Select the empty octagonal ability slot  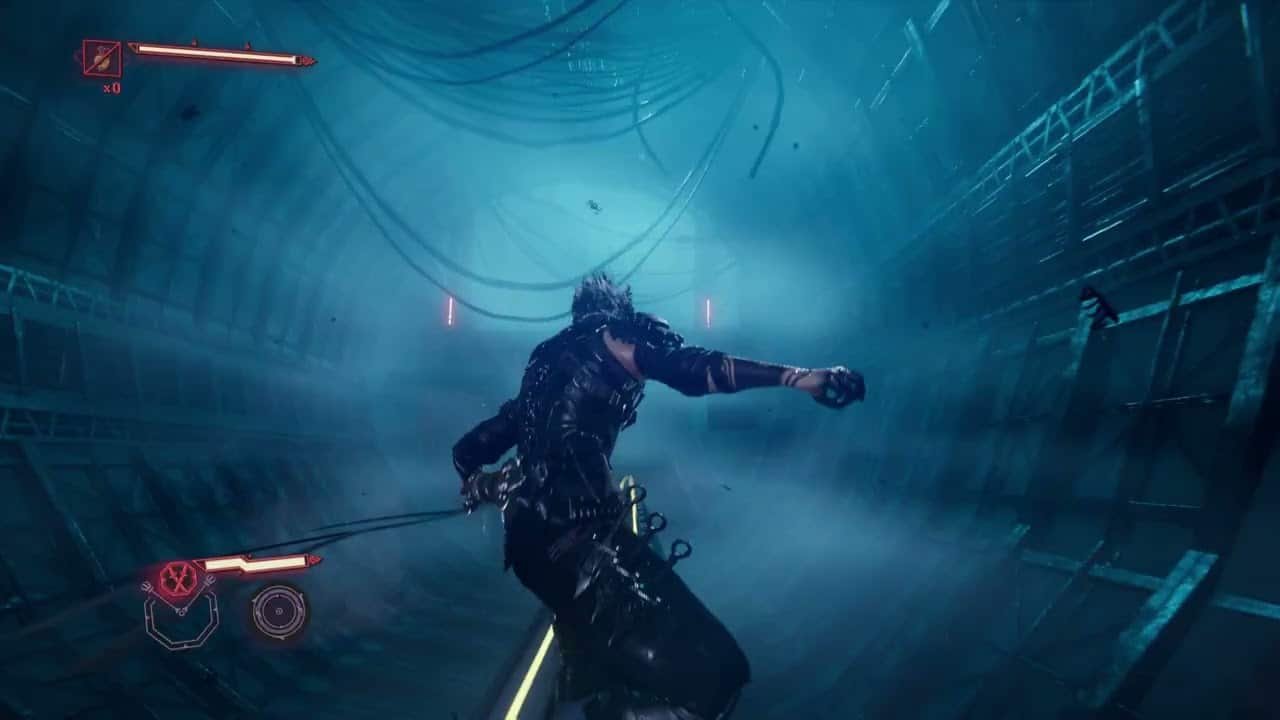[x=180, y=622]
